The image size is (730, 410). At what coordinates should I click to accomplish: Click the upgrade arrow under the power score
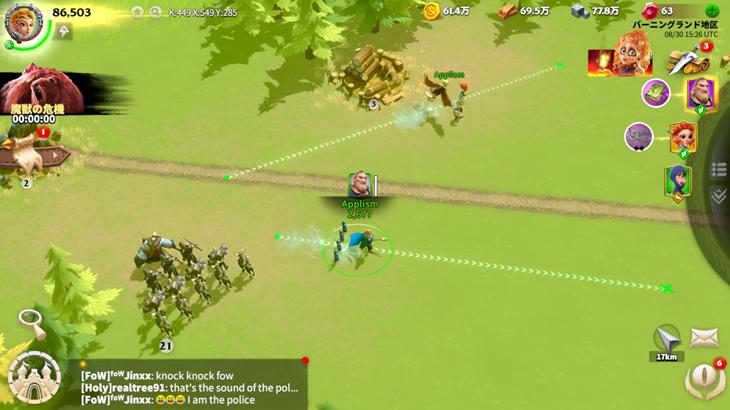click(x=65, y=32)
